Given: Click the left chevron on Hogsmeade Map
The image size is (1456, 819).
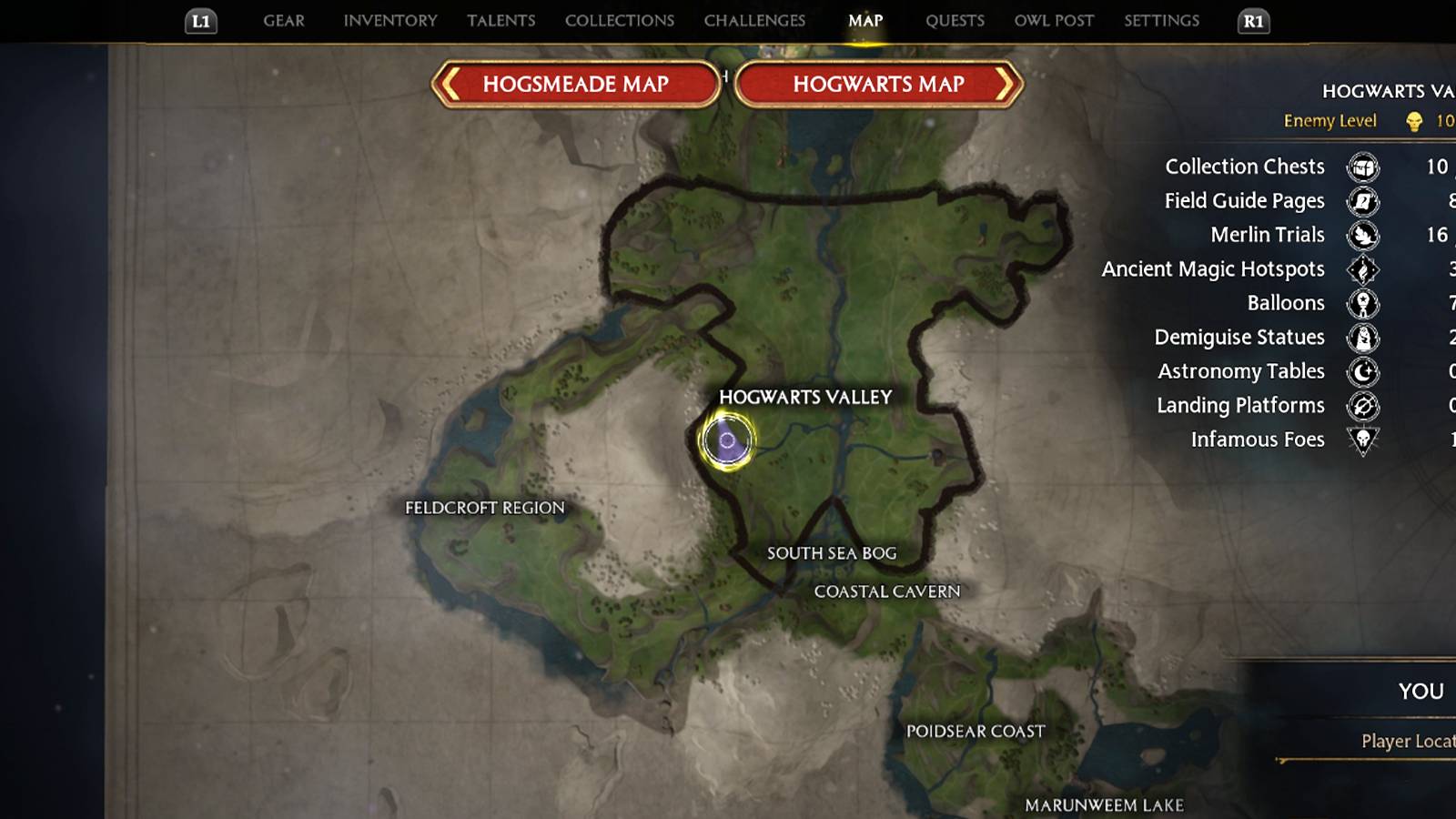Looking at the screenshot, I should click(450, 84).
